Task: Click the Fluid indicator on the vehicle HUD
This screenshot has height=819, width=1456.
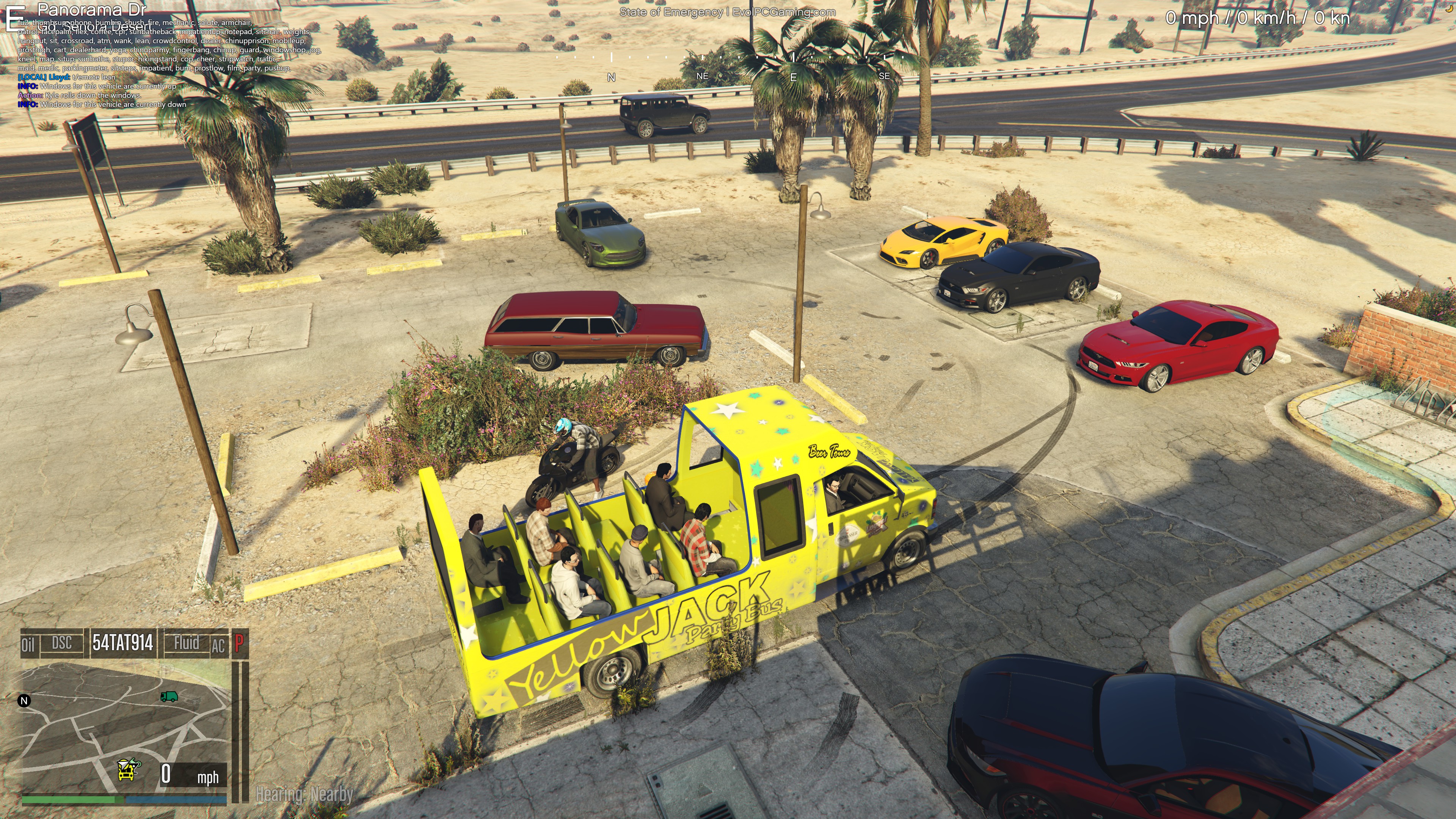Action: tap(186, 643)
